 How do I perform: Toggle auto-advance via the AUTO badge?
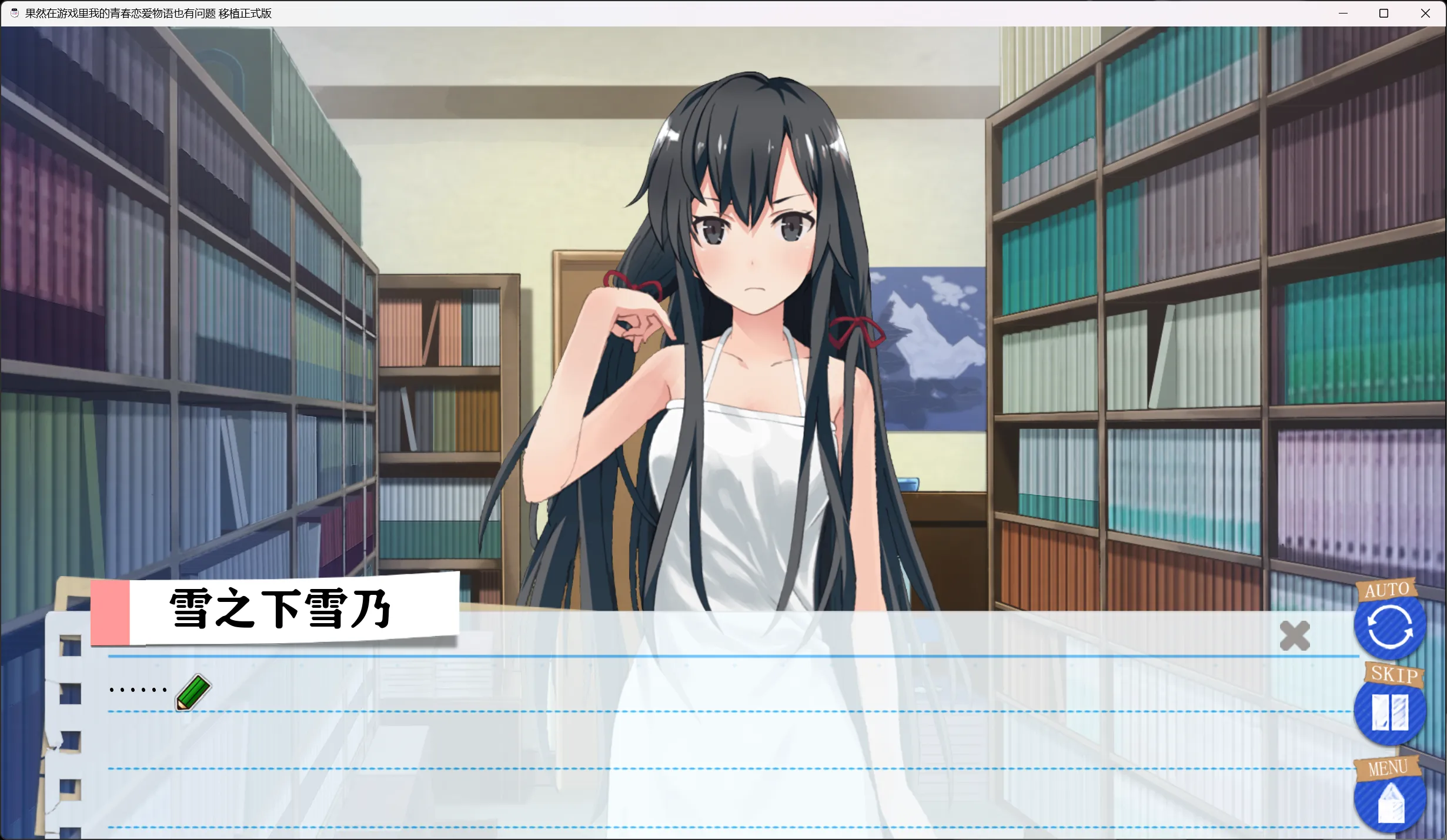click(1386, 590)
